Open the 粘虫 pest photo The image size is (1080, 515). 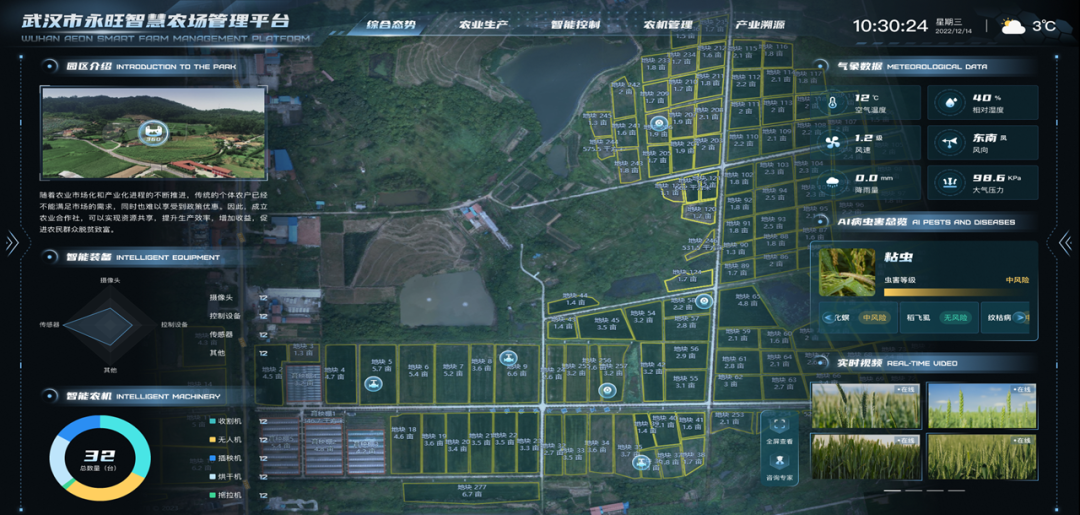coord(847,271)
